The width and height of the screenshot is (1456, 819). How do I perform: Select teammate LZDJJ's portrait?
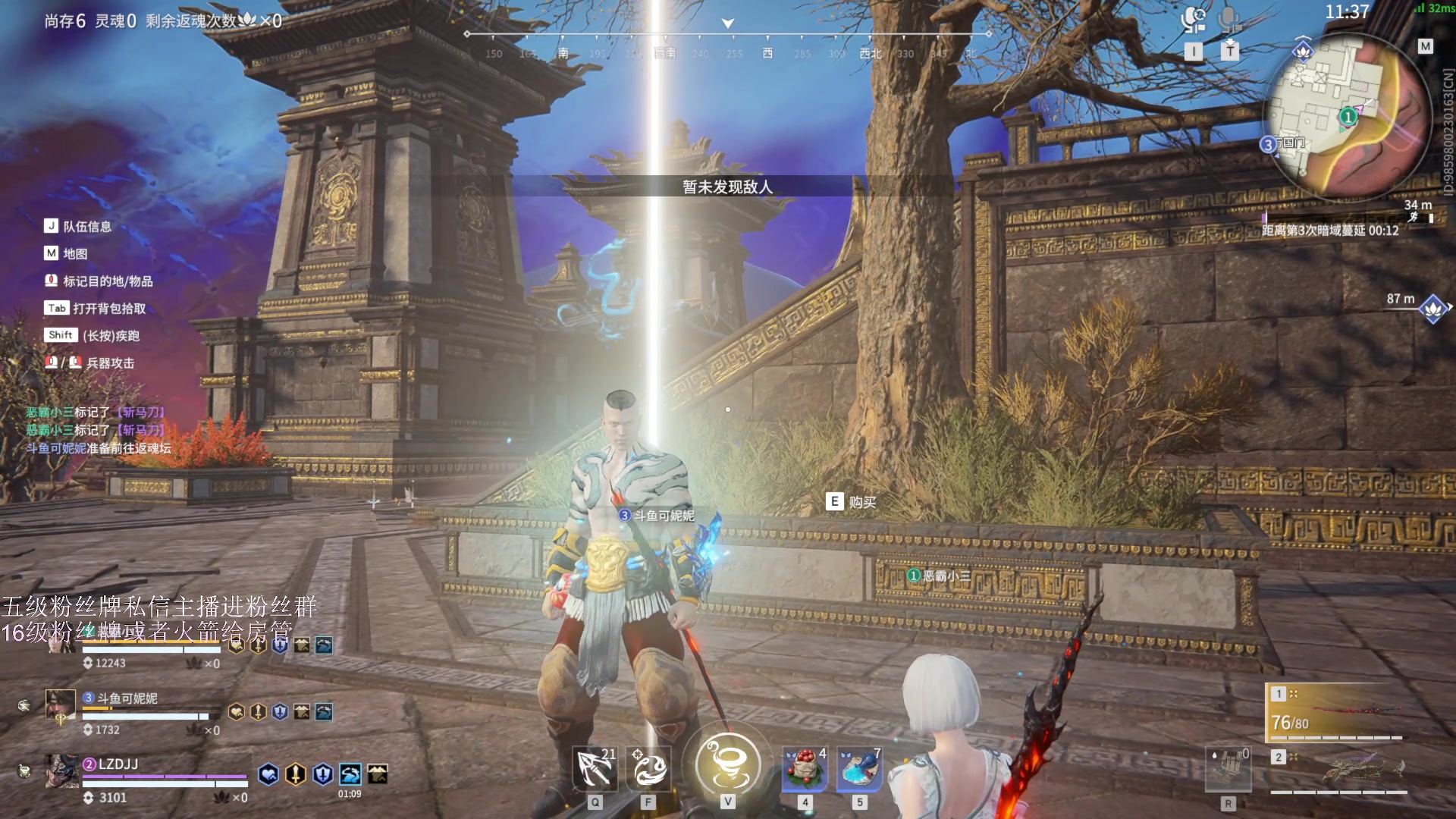[61, 770]
